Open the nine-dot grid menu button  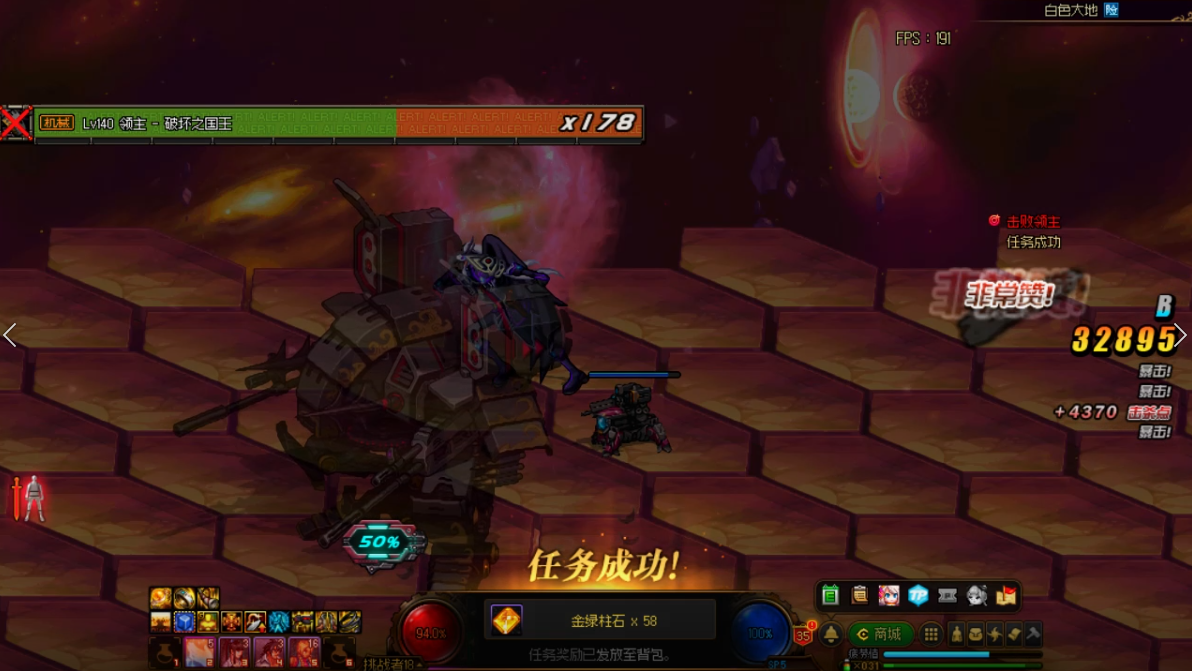point(931,634)
